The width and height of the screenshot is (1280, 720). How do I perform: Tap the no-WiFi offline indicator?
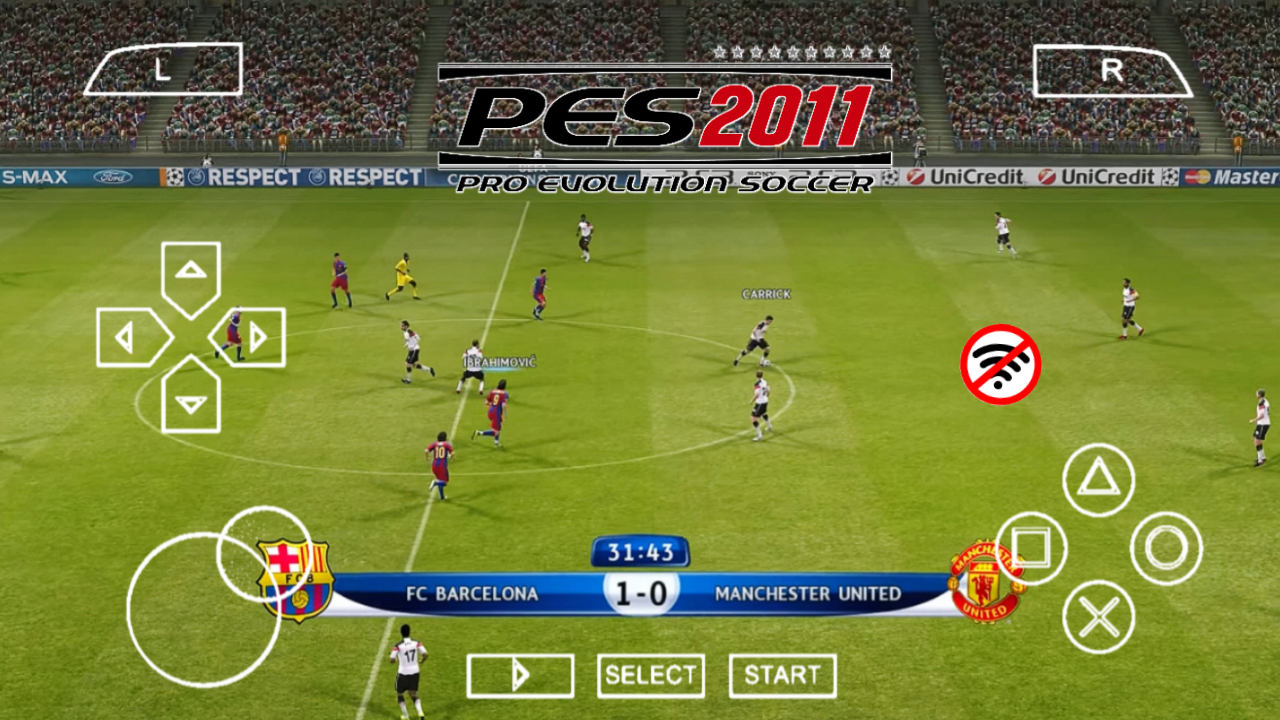coord(1000,363)
